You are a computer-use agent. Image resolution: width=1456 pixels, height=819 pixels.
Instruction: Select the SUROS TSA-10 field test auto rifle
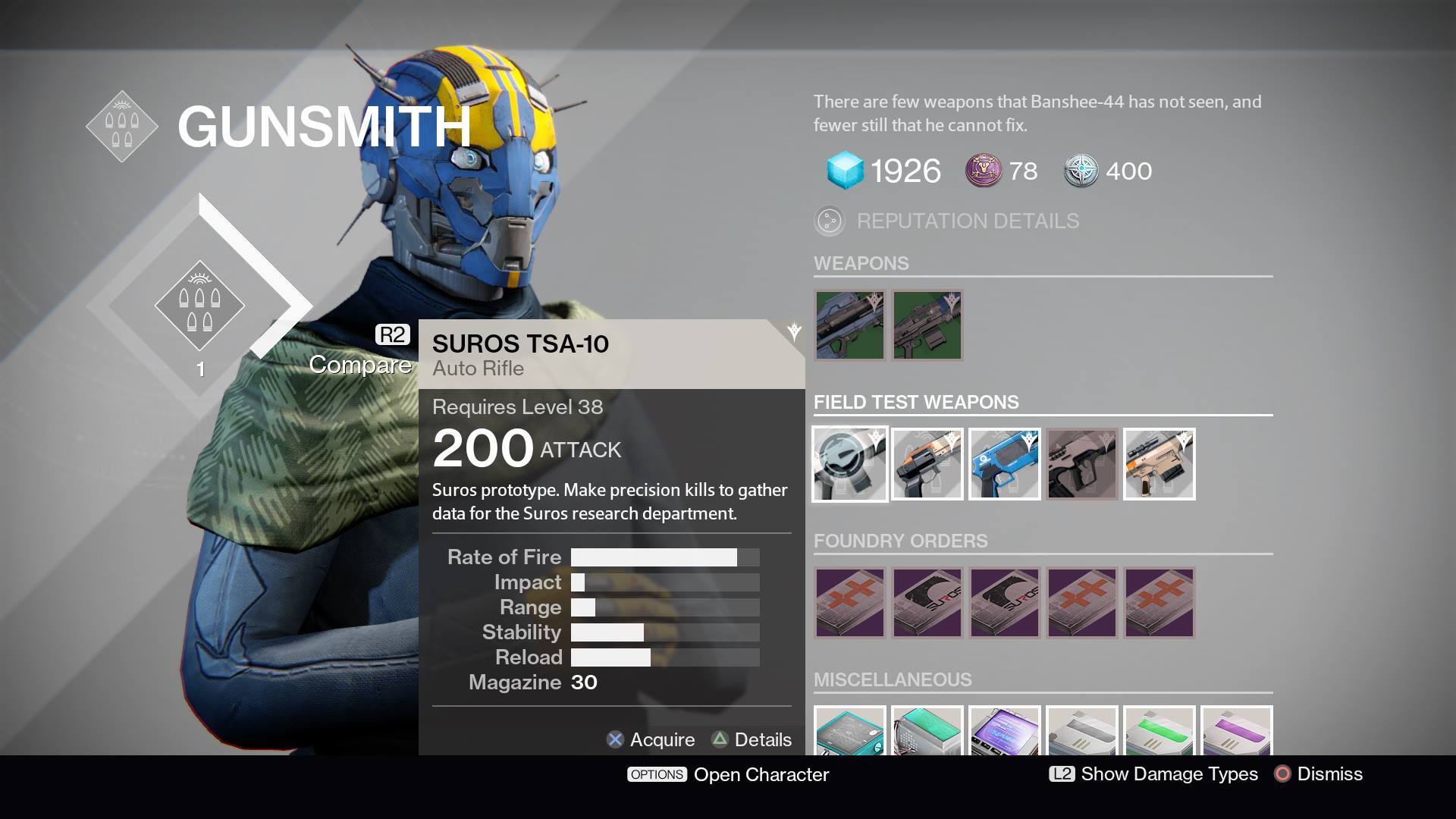(x=850, y=463)
